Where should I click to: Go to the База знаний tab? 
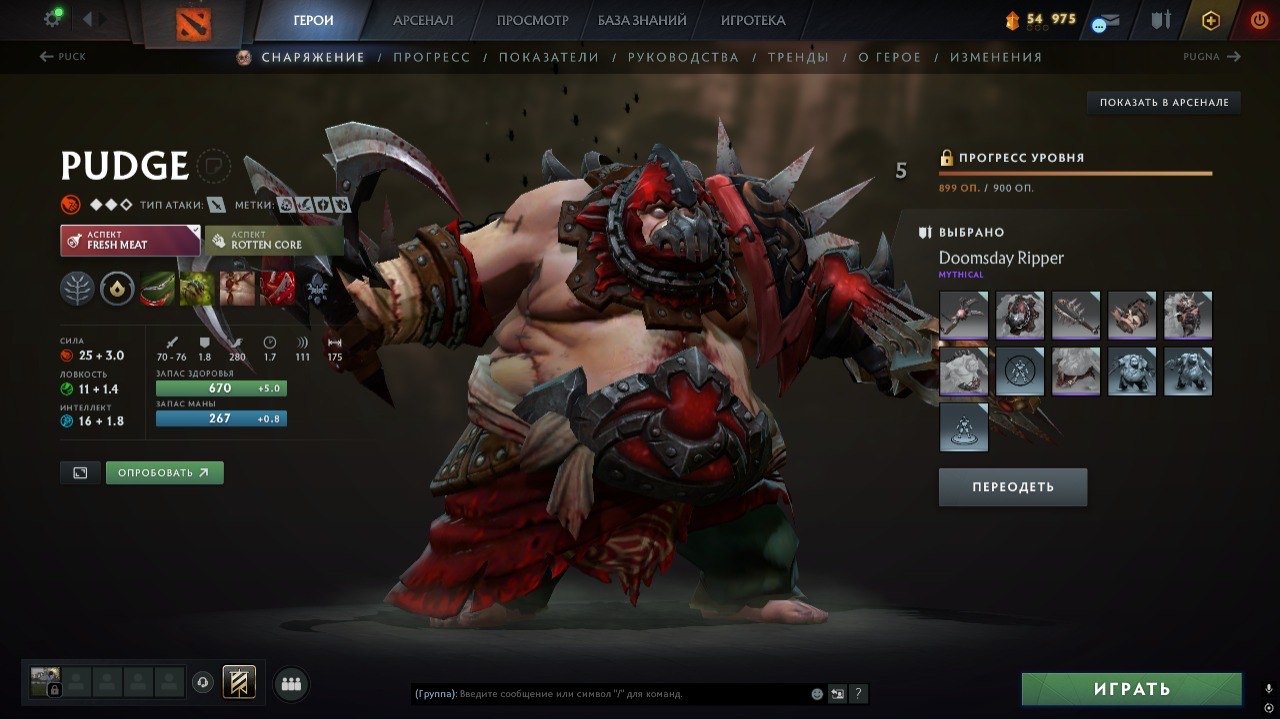coord(642,20)
